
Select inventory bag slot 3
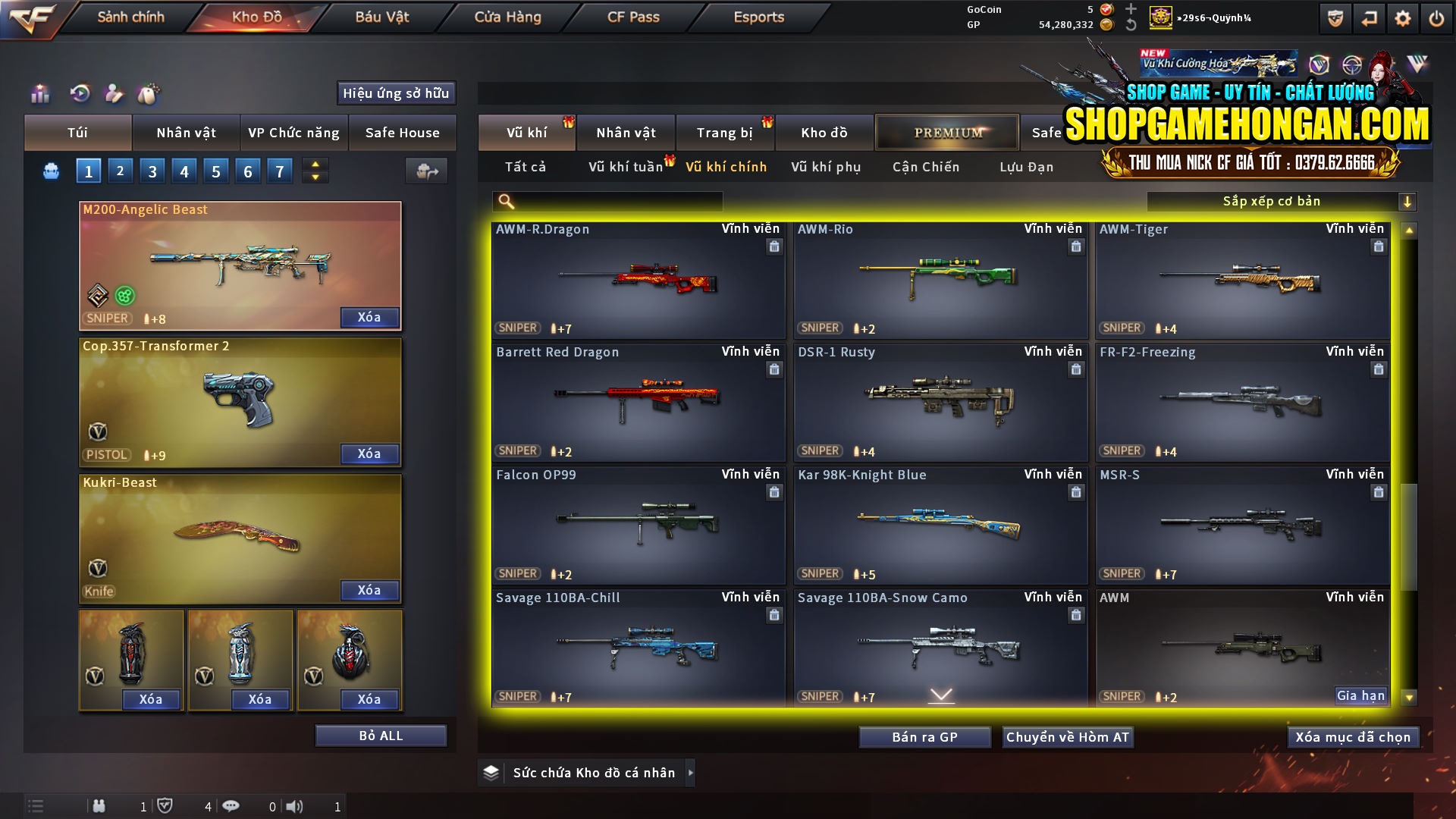pos(152,171)
